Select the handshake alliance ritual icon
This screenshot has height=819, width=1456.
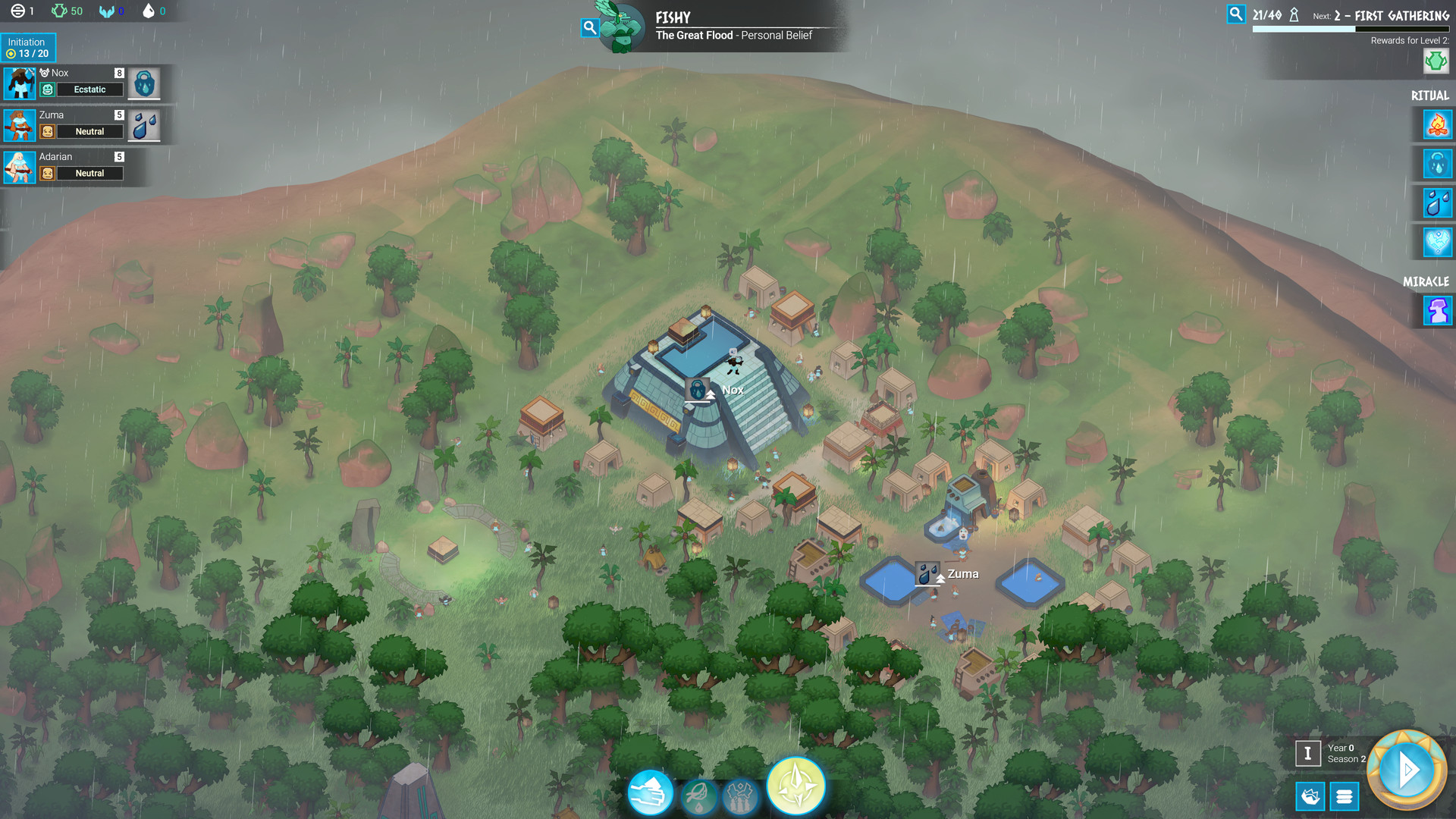coord(1436,243)
